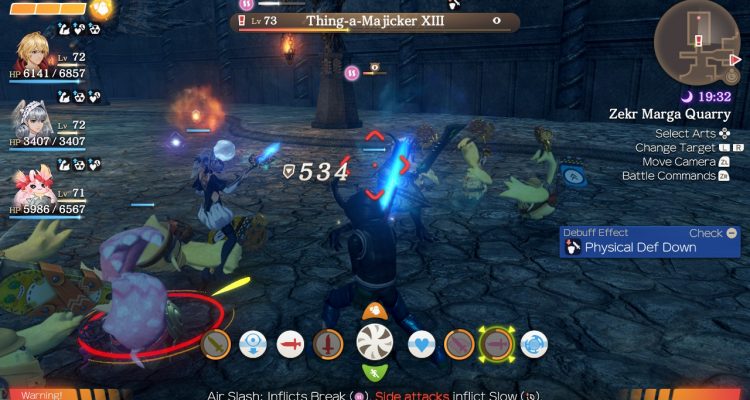
Task: Tap the green running figure icon
Action: pos(375,374)
